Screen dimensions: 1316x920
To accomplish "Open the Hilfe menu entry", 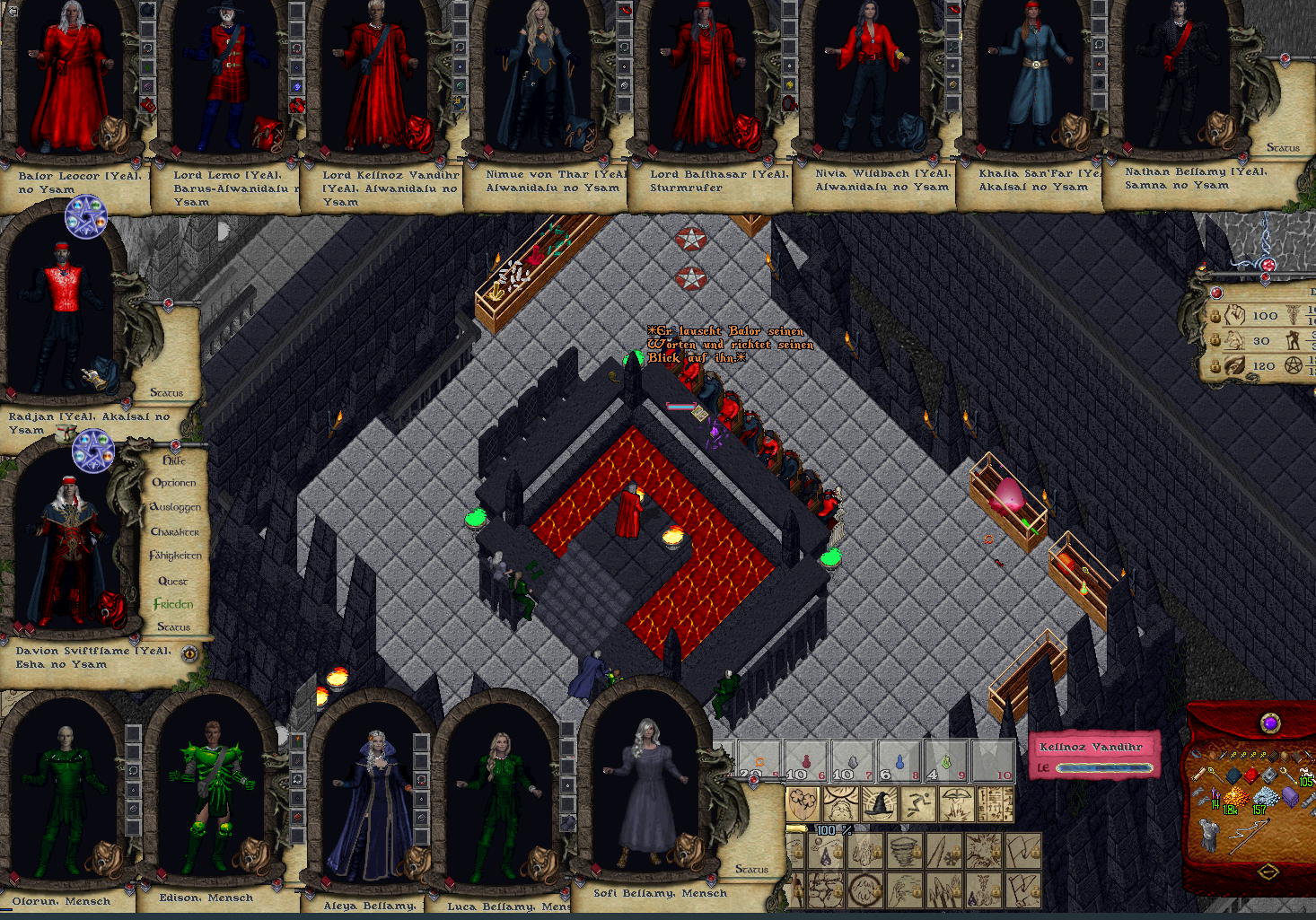I will (174, 460).
